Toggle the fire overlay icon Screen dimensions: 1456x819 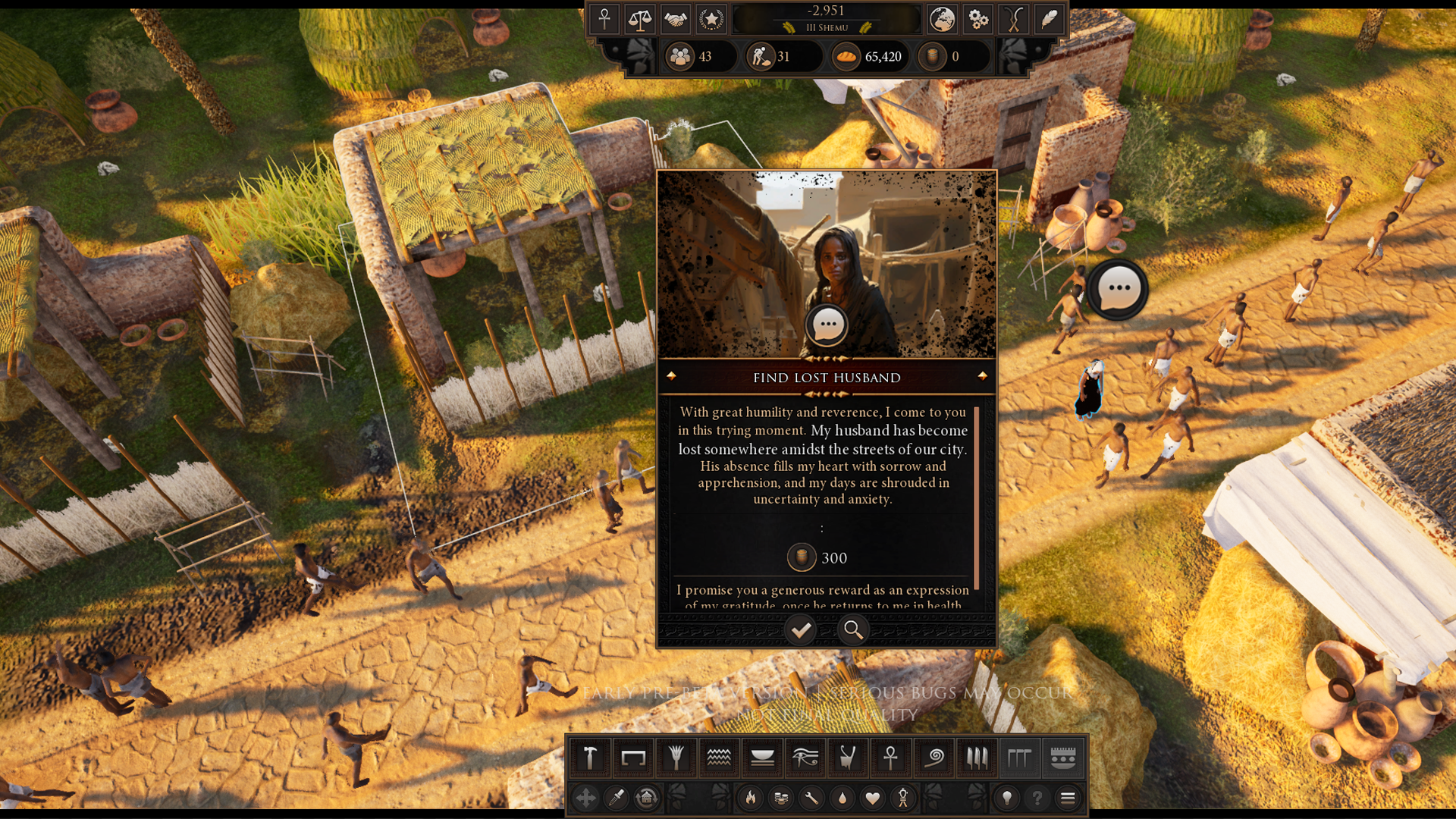click(751, 798)
